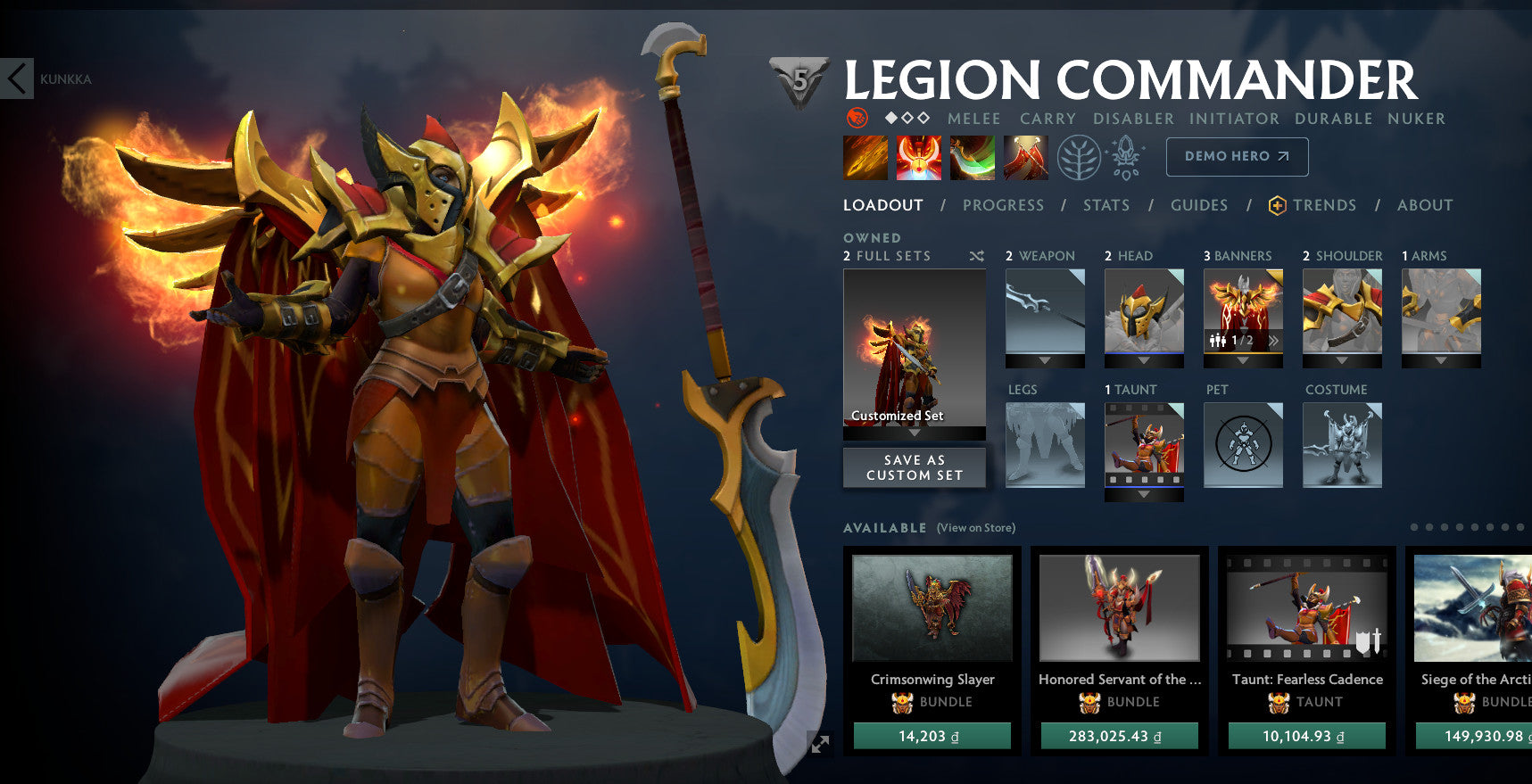The height and width of the screenshot is (784, 1532).
Task: Click the Demo Hero button
Action: coord(1237,156)
